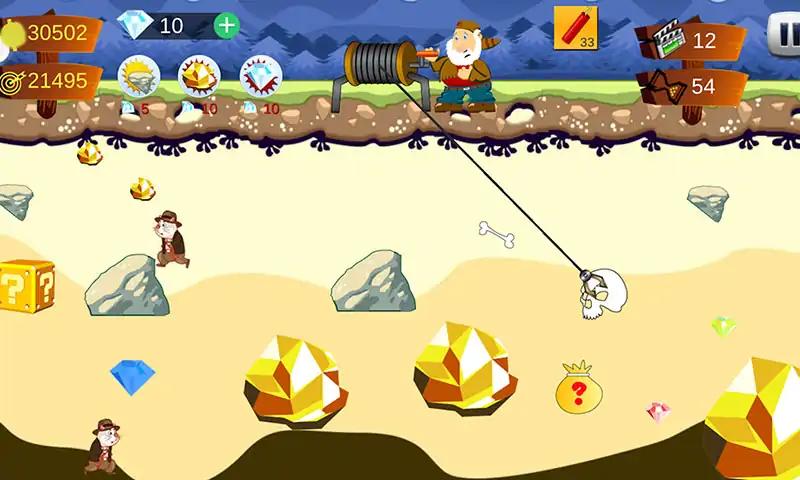Activate the diamond power-up
Viewport: 800px width, 480px height.
coord(260,76)
